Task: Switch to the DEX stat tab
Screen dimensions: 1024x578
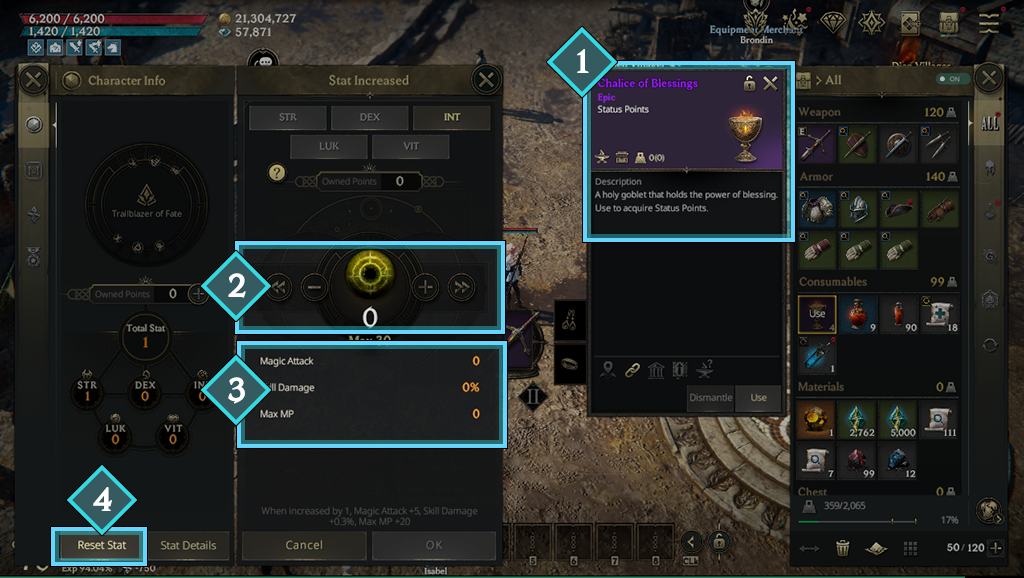Action: [370, 117]
